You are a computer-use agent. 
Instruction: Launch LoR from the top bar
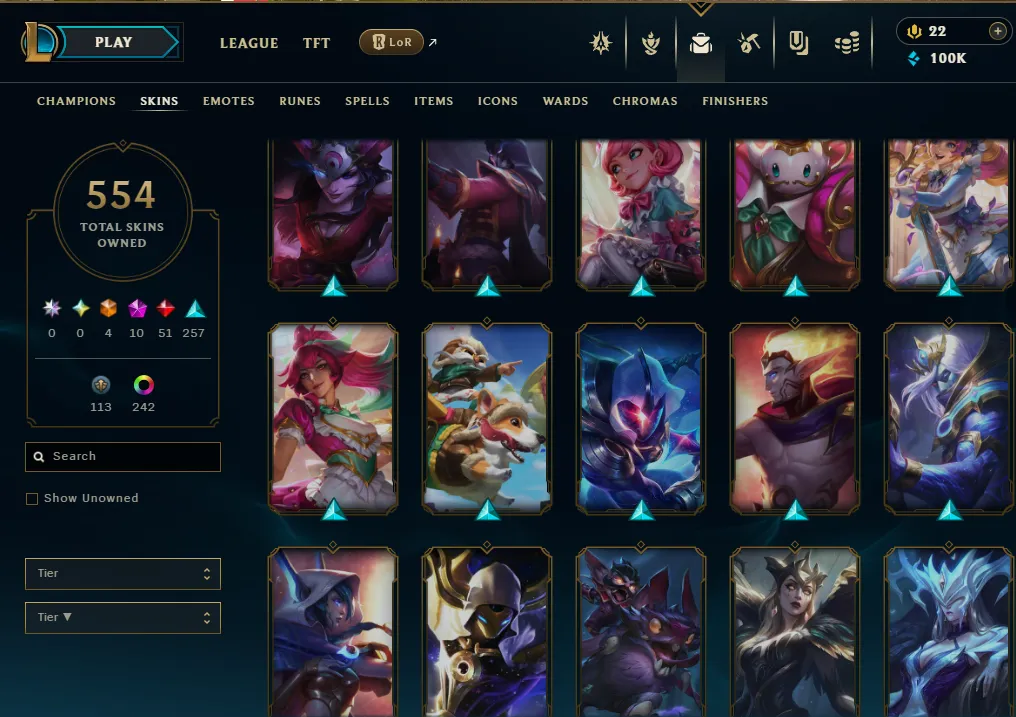(x=392, y=43)
